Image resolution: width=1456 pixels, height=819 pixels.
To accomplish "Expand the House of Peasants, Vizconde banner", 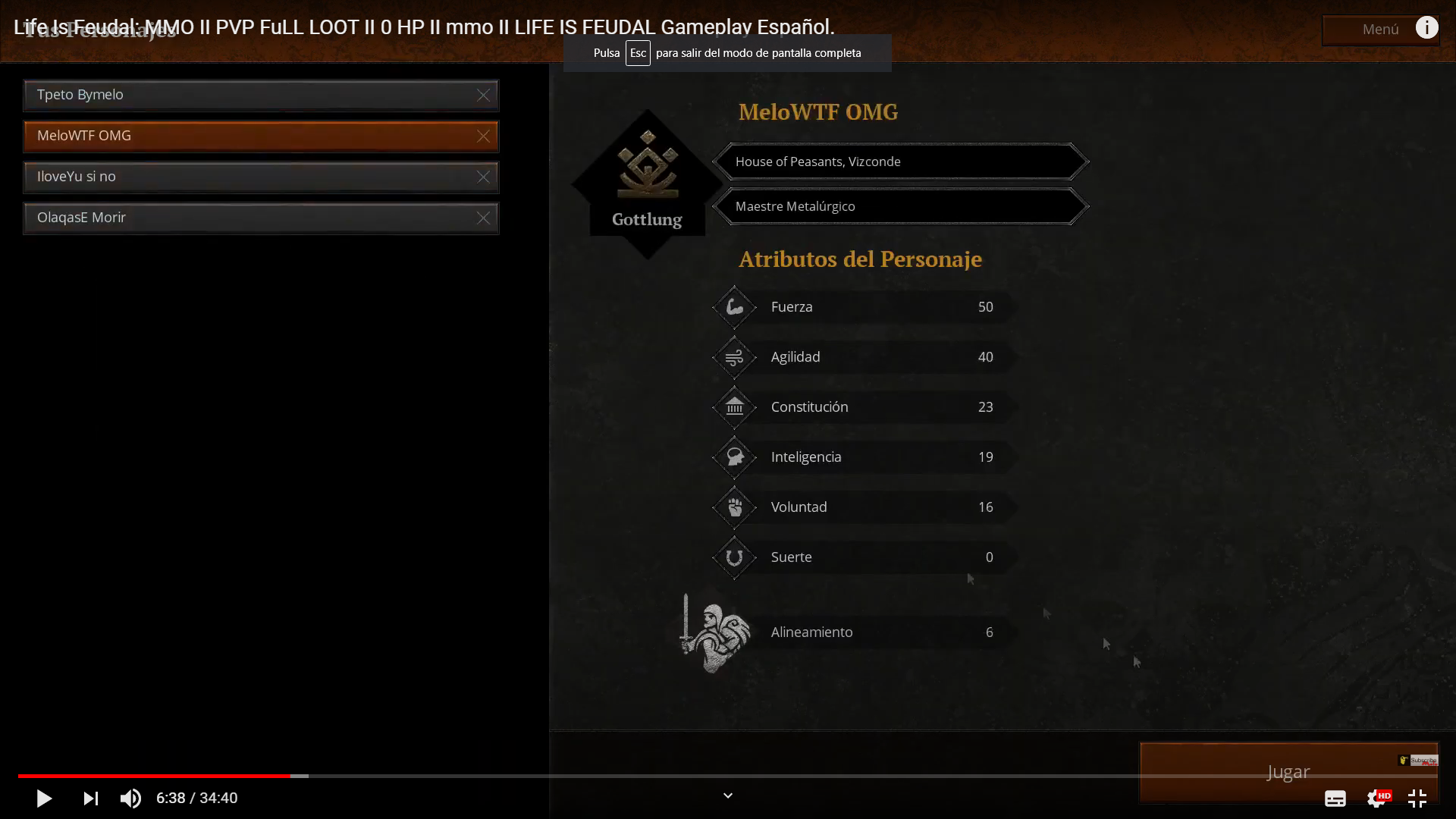I will [x=901, y=161].
